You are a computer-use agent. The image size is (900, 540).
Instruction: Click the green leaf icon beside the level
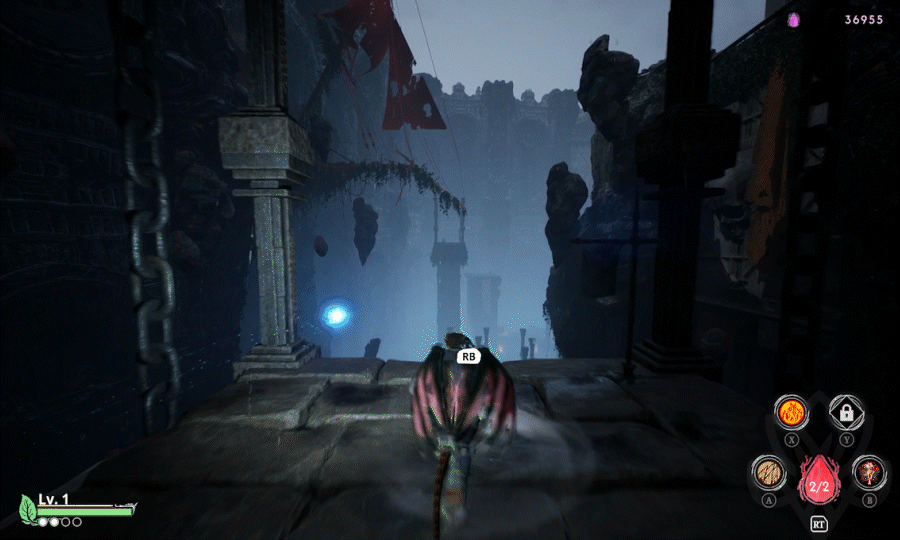28,508
